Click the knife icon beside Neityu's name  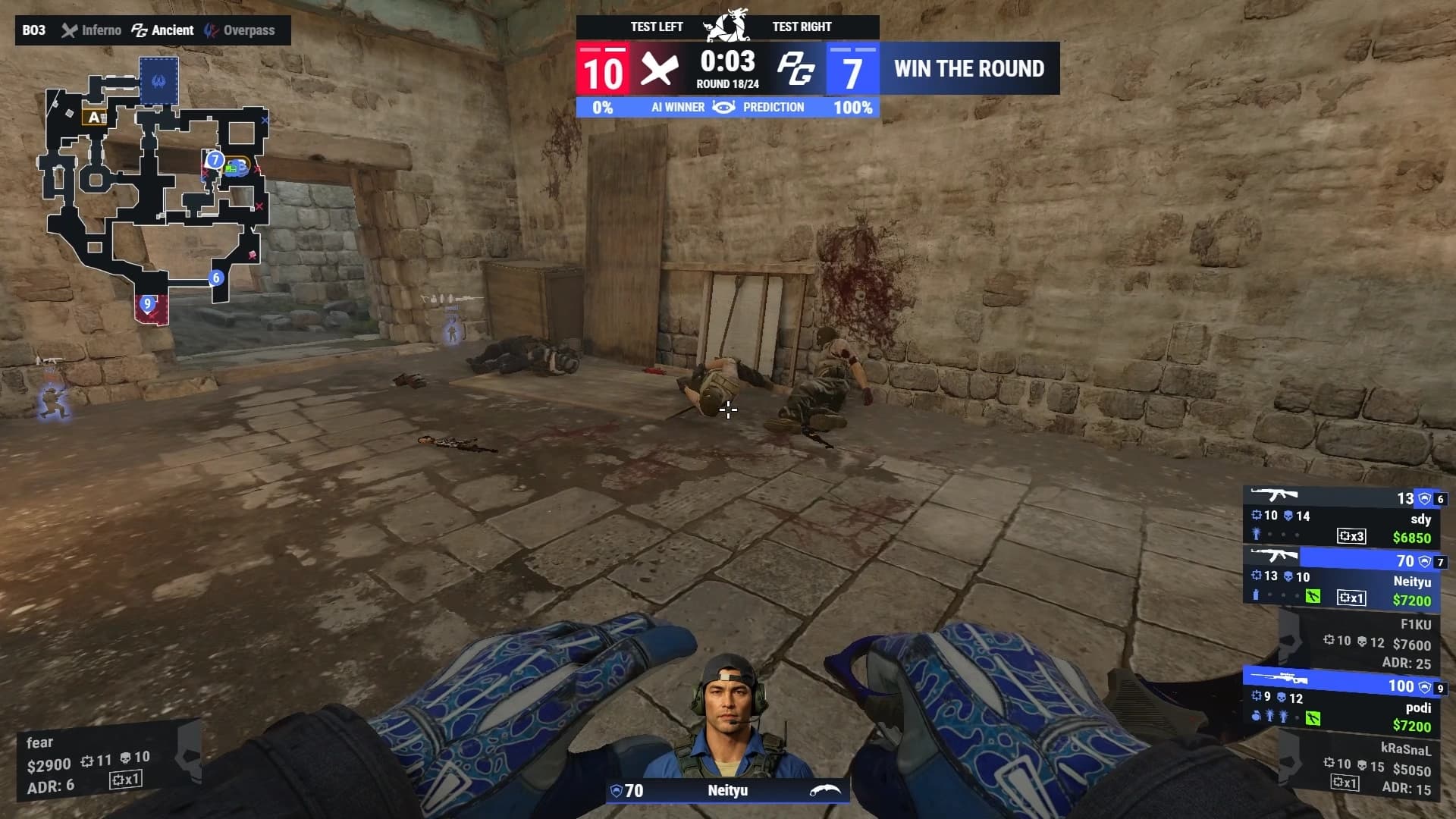(825, 791)
